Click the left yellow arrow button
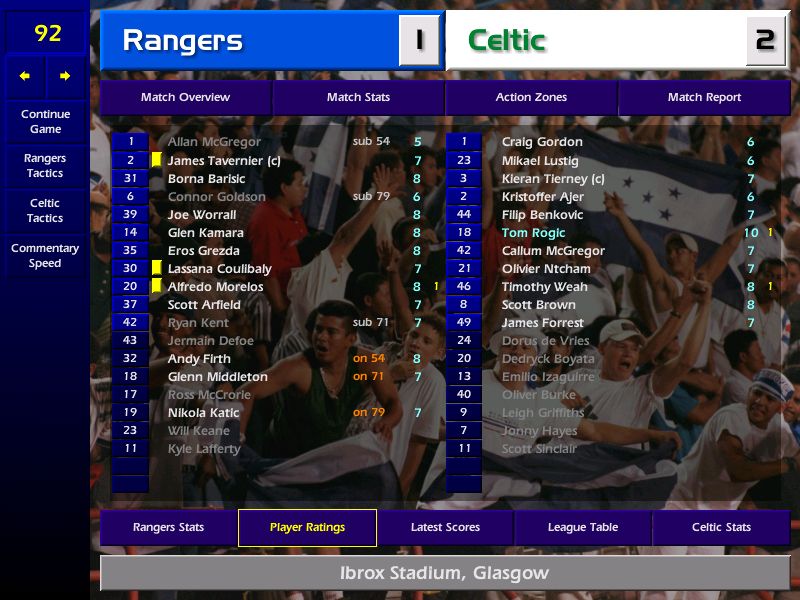The width and height of the screenshot is (800, 600). [x=25, y=76]
